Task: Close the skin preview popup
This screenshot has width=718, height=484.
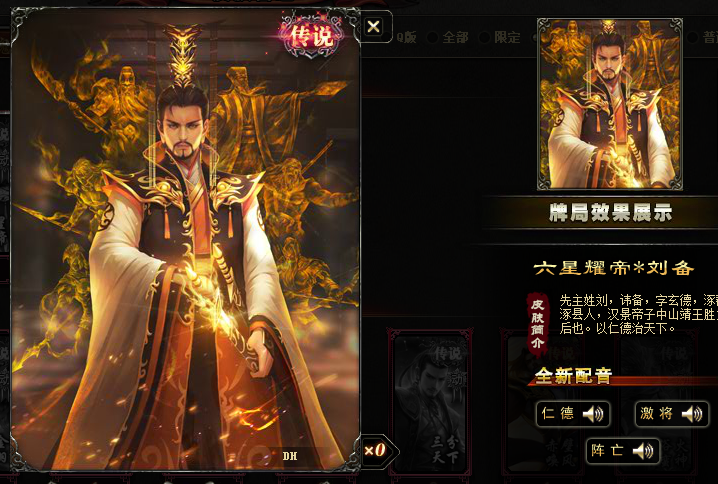Action: [374, 27]
